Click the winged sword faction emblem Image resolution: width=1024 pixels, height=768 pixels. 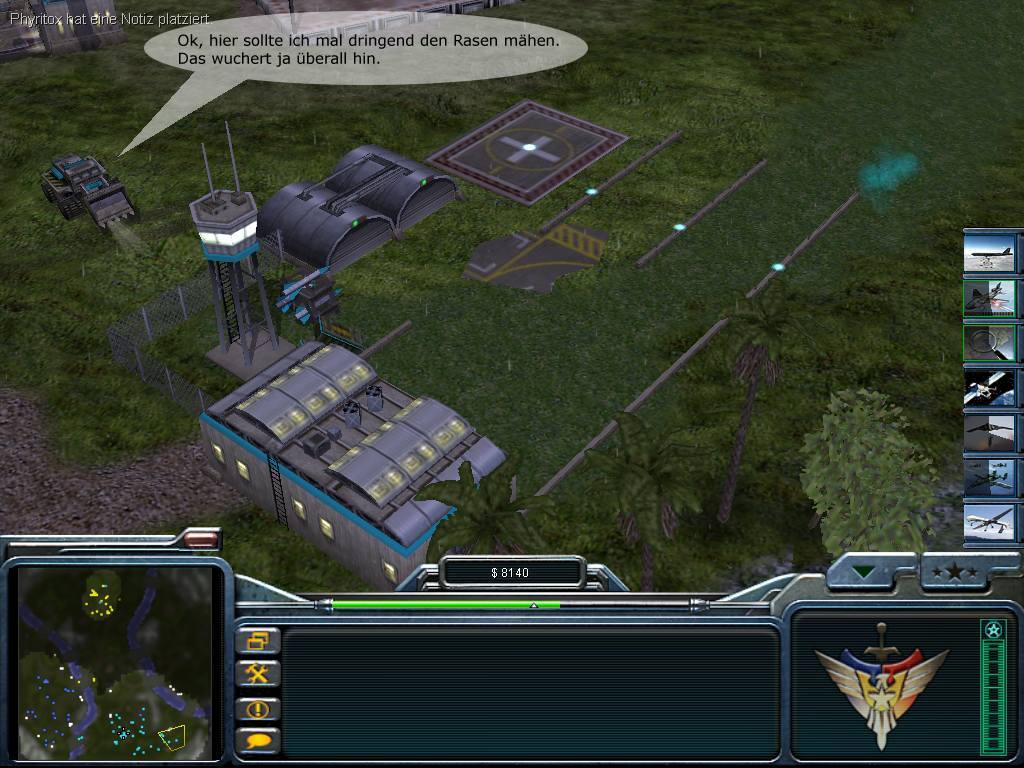(881, 683)
